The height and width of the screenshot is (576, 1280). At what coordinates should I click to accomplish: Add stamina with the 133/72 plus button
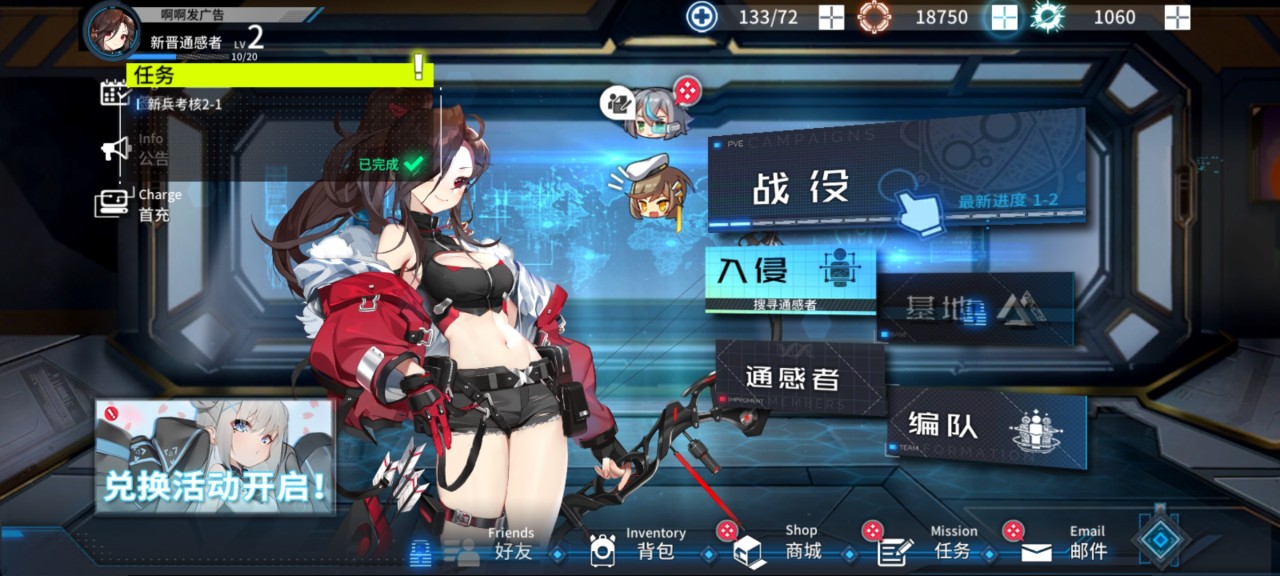832,17
